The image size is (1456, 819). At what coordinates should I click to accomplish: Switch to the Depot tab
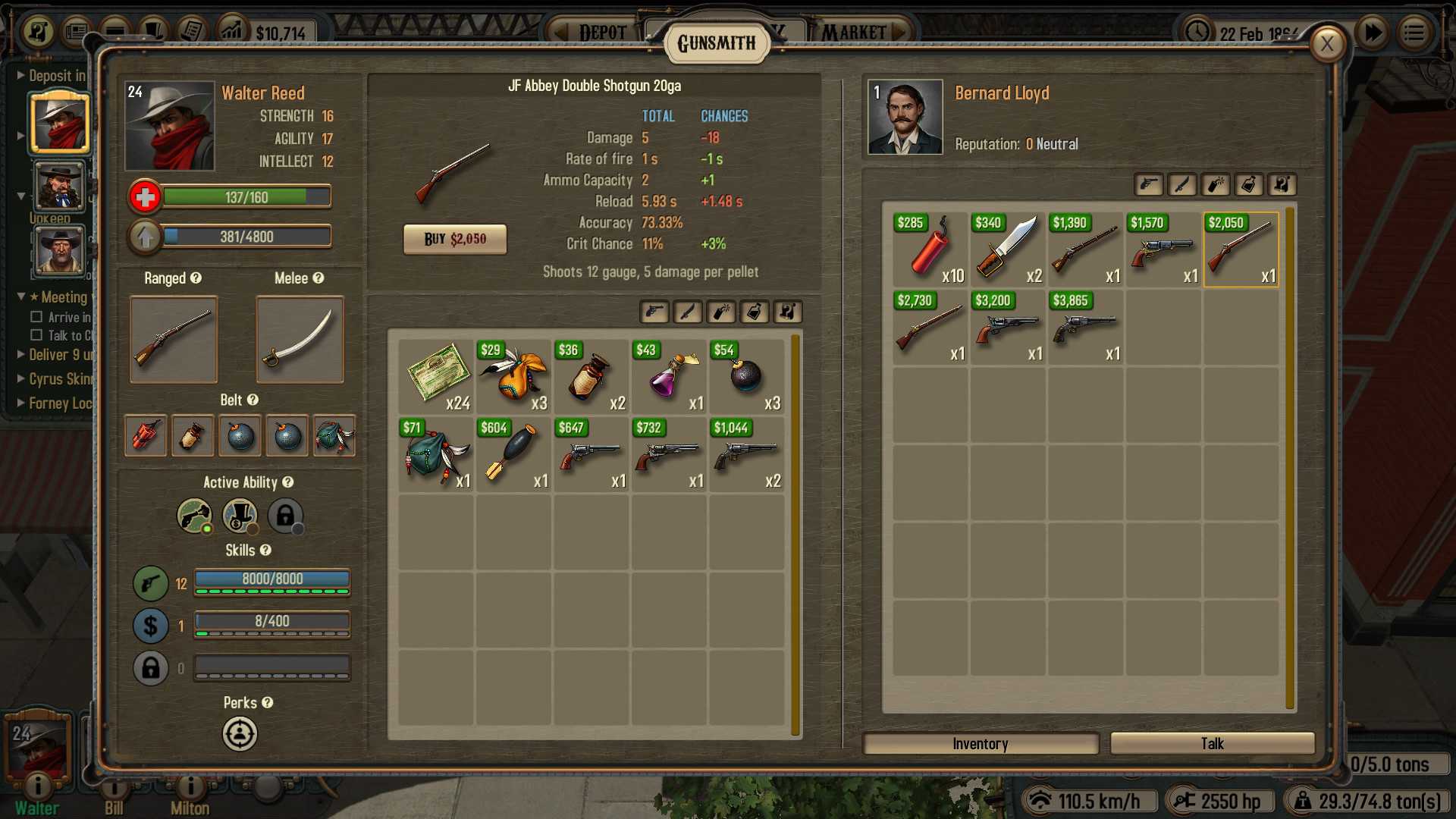tap(603, 31)
